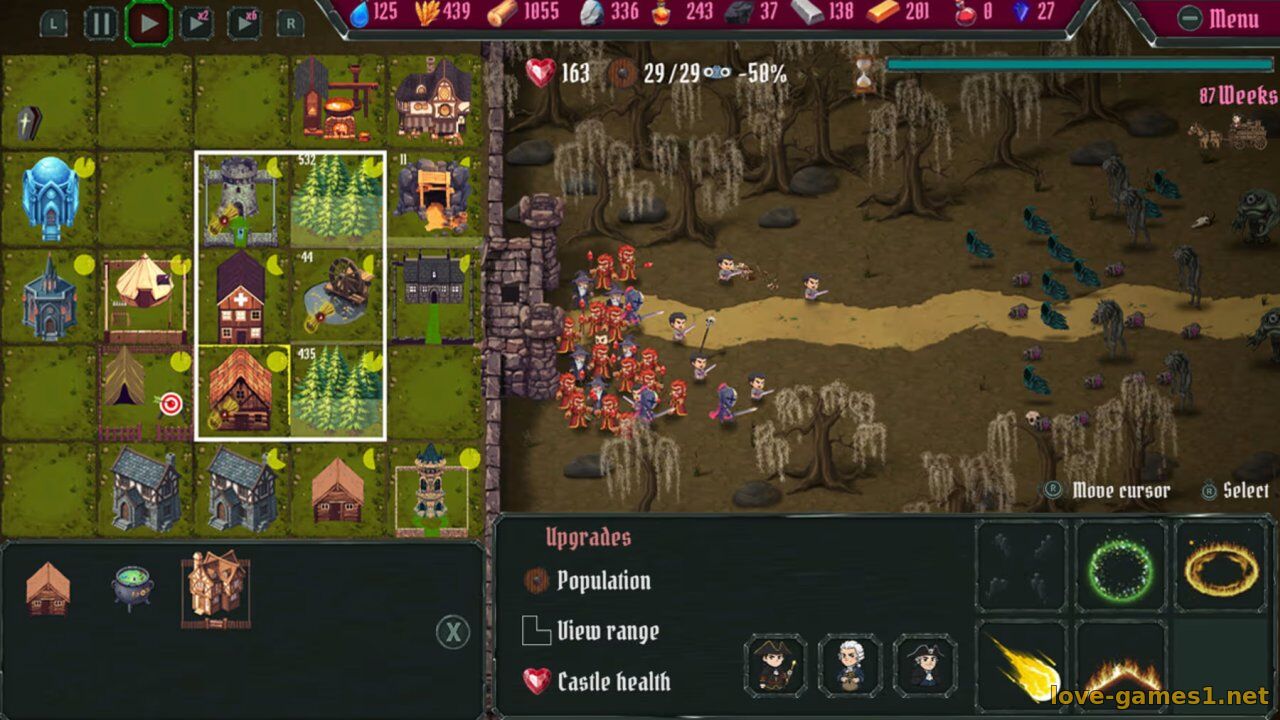
Task: Select the red-cross hospital building tile
Action: [x=241, y=296]
